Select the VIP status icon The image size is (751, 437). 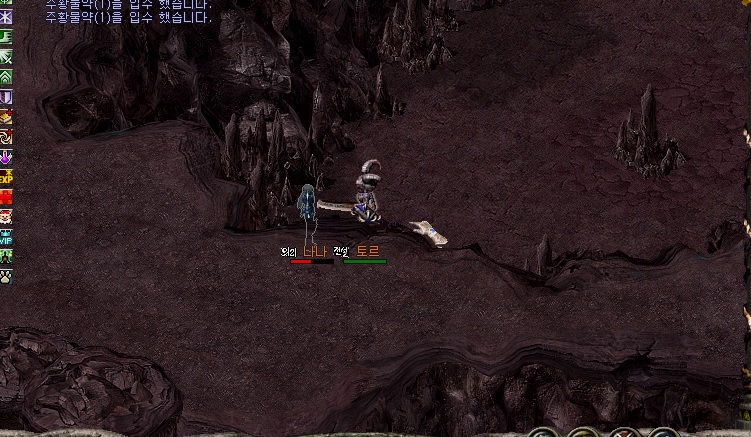point(6,237)
